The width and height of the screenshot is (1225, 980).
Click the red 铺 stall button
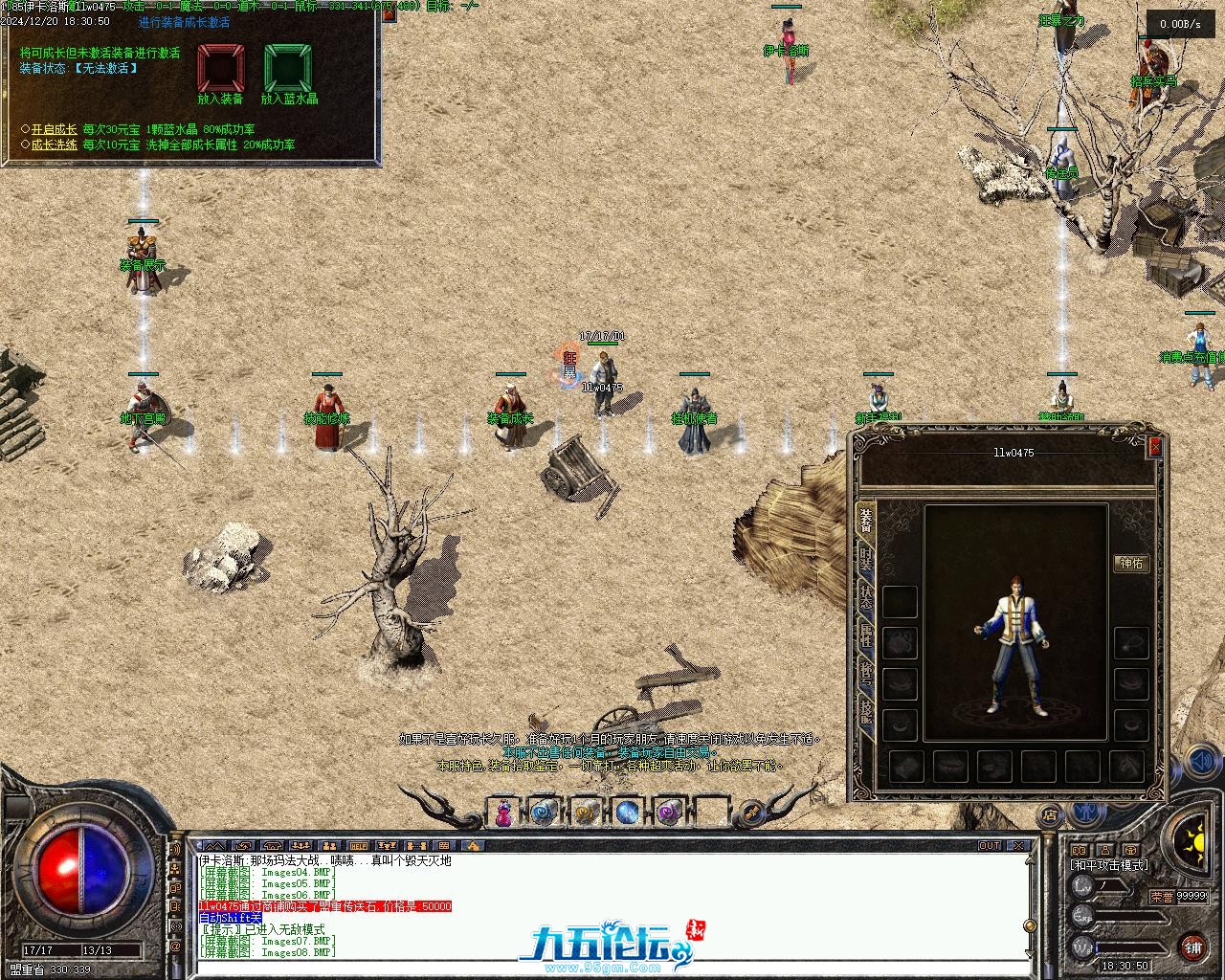(1192, 947)
